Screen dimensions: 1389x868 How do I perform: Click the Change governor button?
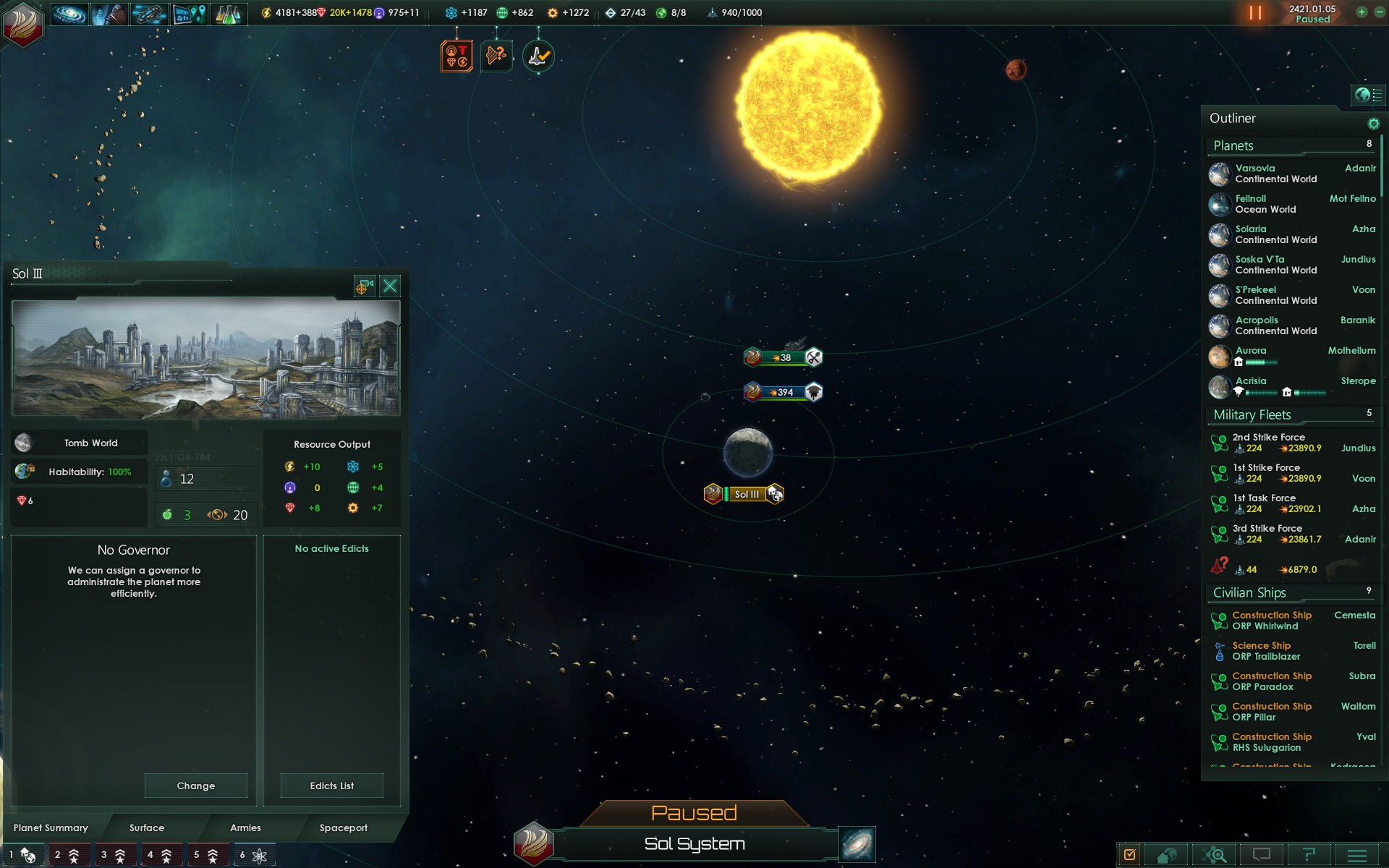(x=195, y=786)
